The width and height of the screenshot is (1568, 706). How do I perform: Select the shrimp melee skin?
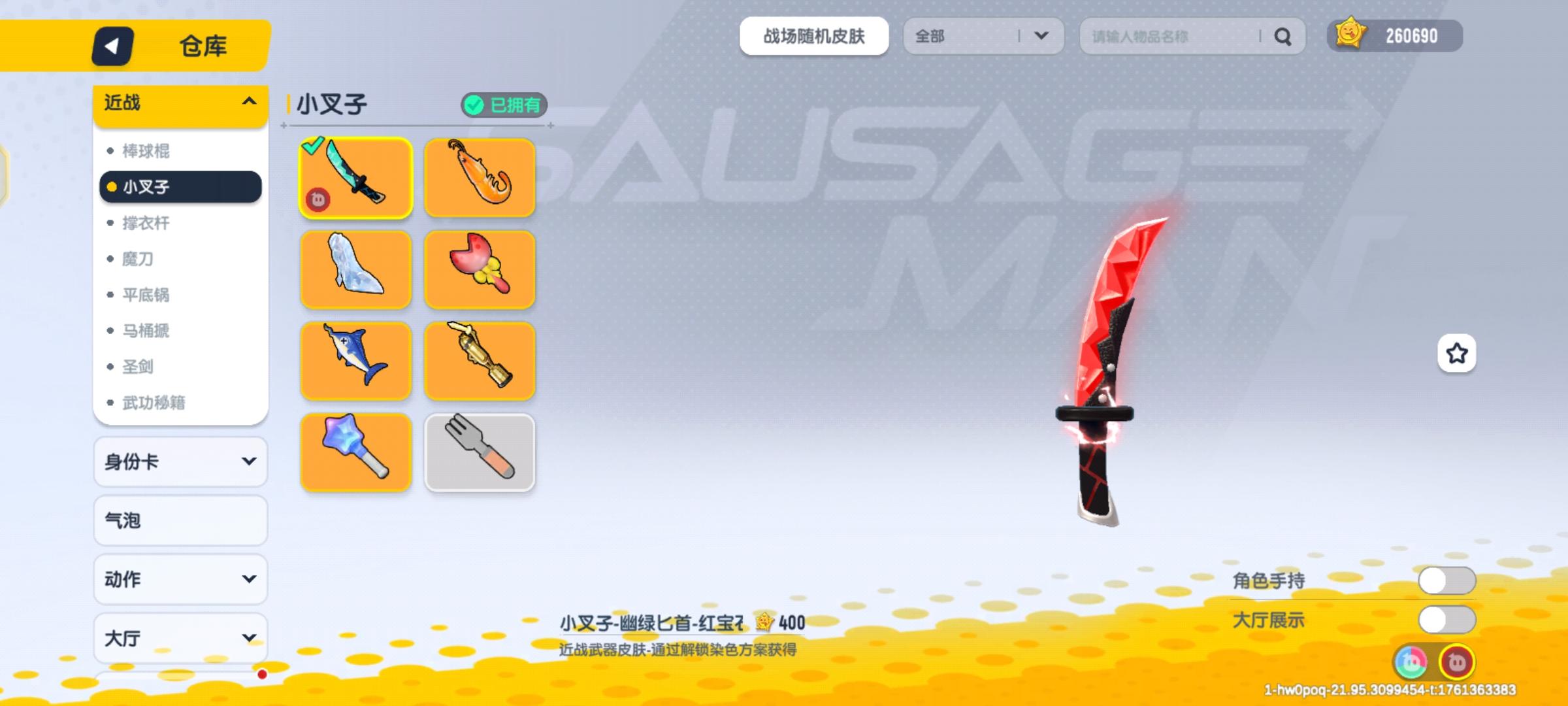click(480, 178)
